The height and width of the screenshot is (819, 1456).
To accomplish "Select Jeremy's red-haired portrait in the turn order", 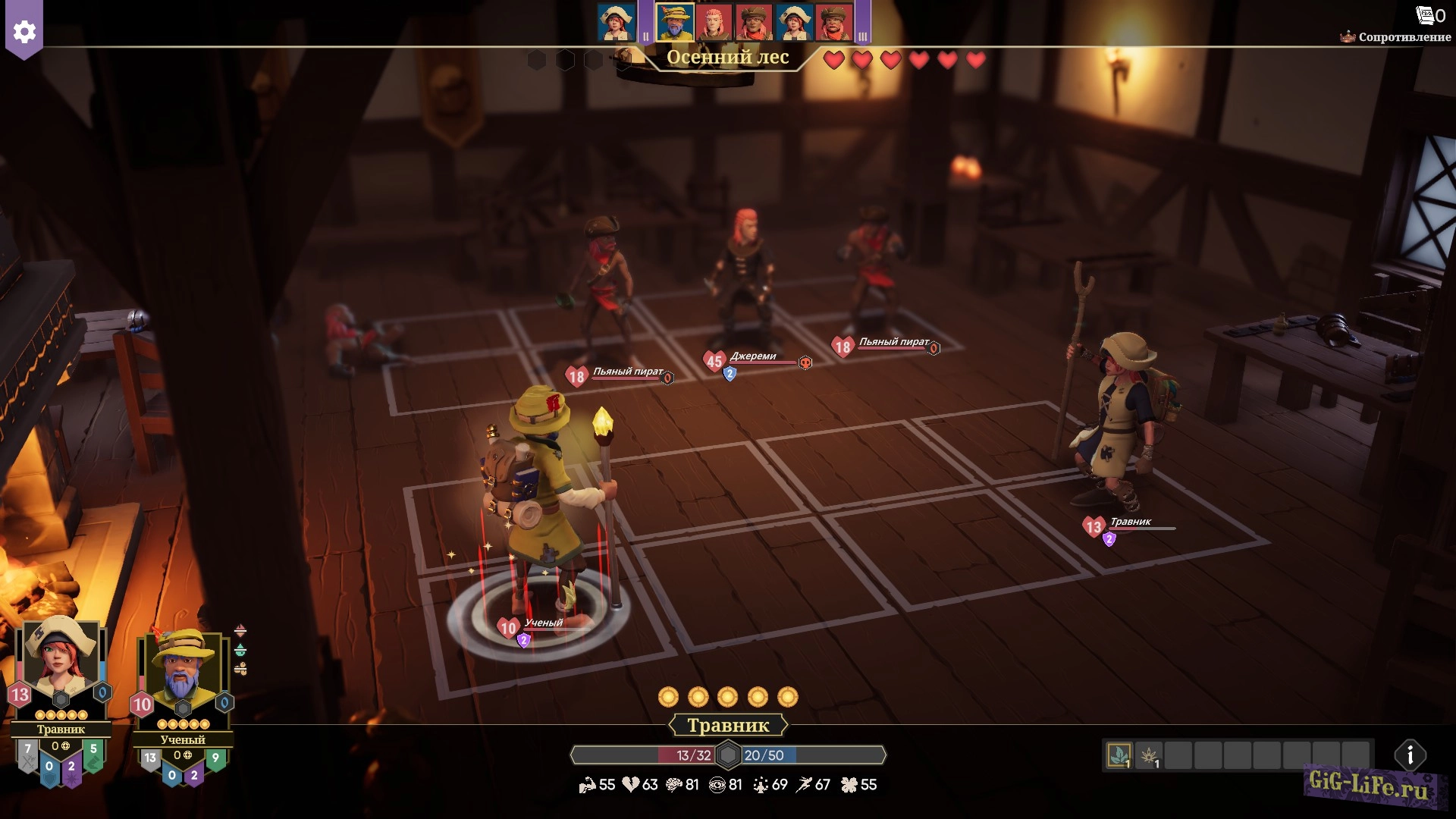I will pyautogui.click(x=714, y=21).
